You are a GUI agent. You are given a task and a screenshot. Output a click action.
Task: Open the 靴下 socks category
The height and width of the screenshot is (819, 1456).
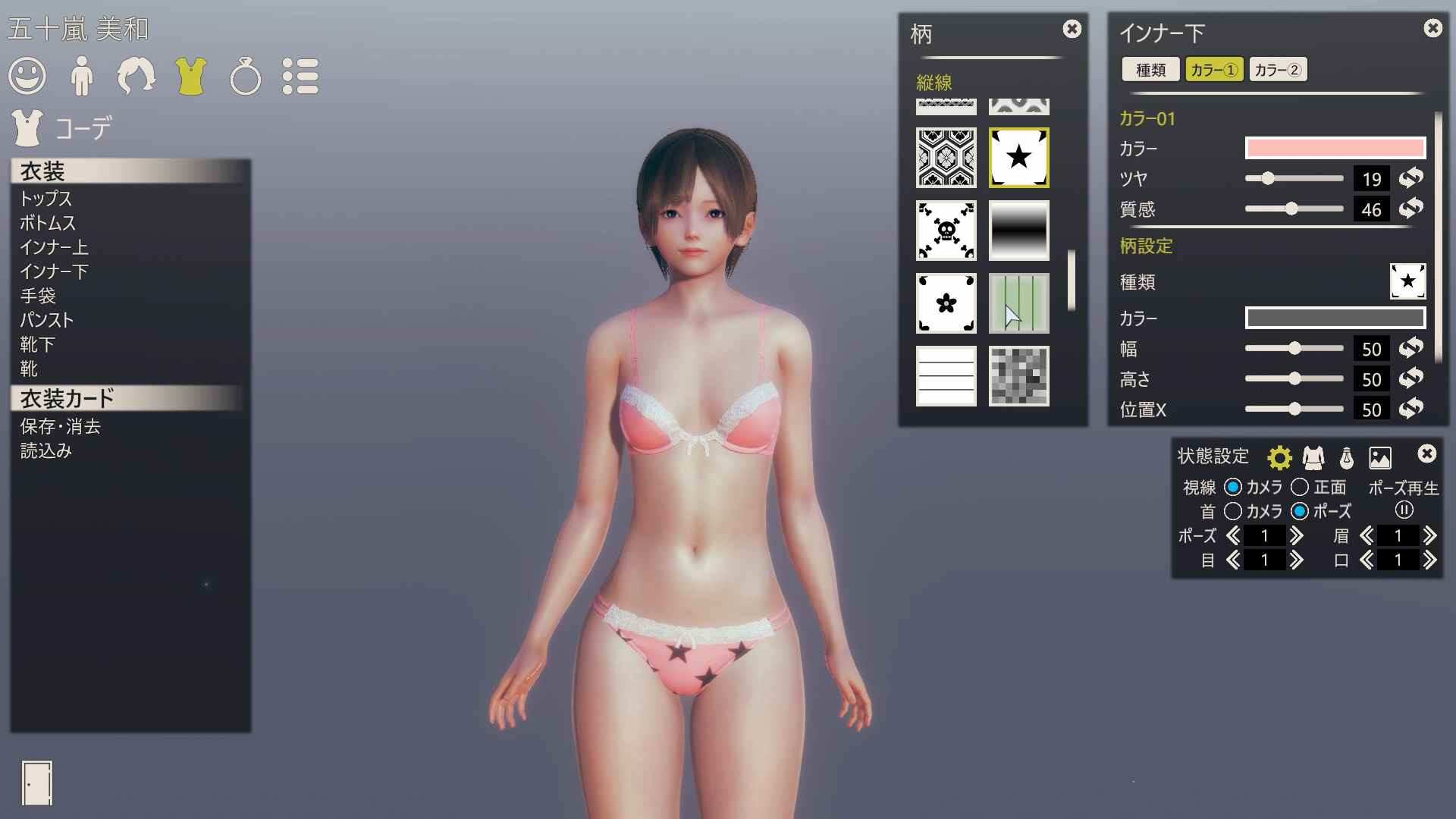37,344
